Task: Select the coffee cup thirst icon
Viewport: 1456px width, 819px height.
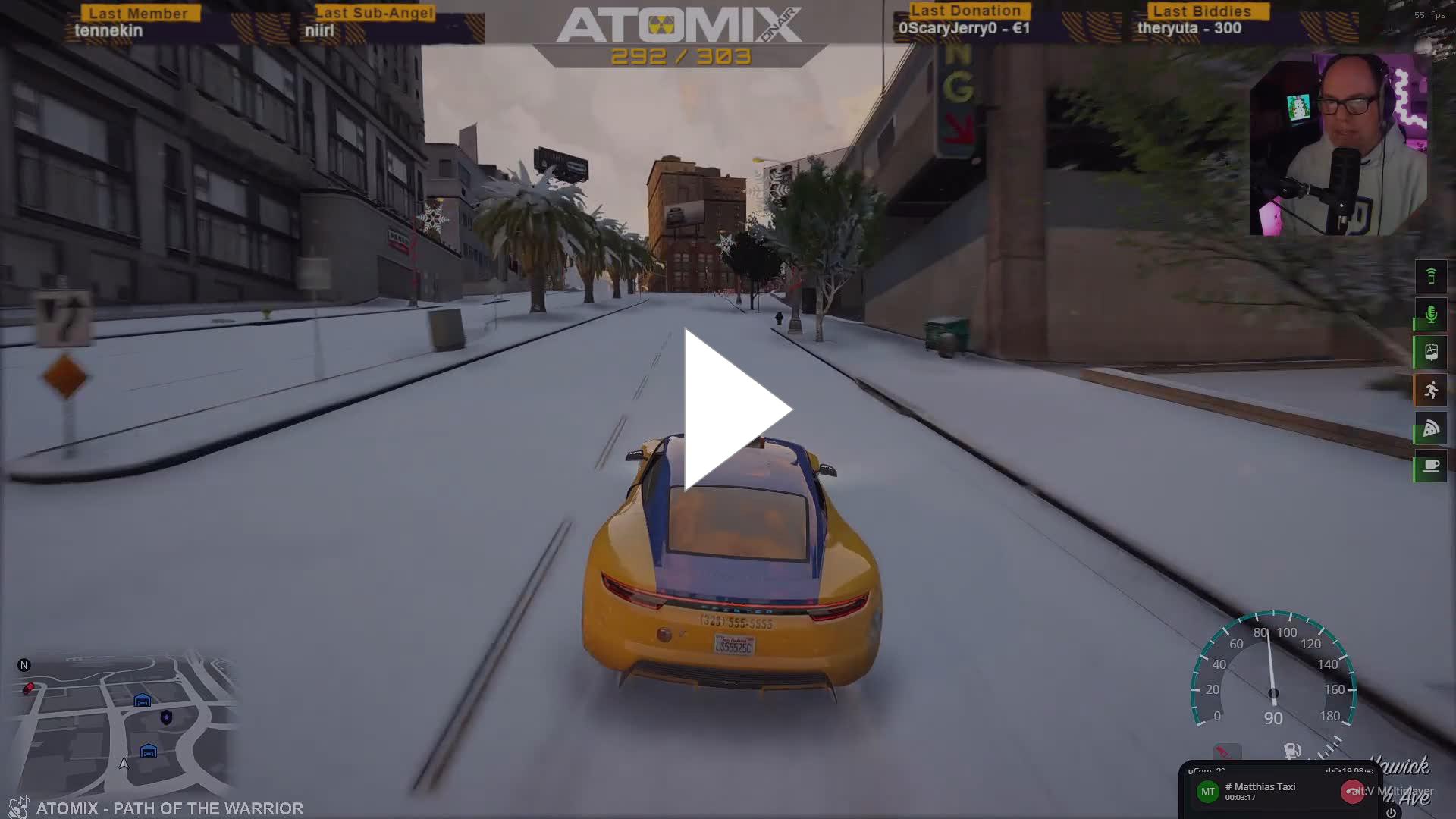Action: [1431, 466]
